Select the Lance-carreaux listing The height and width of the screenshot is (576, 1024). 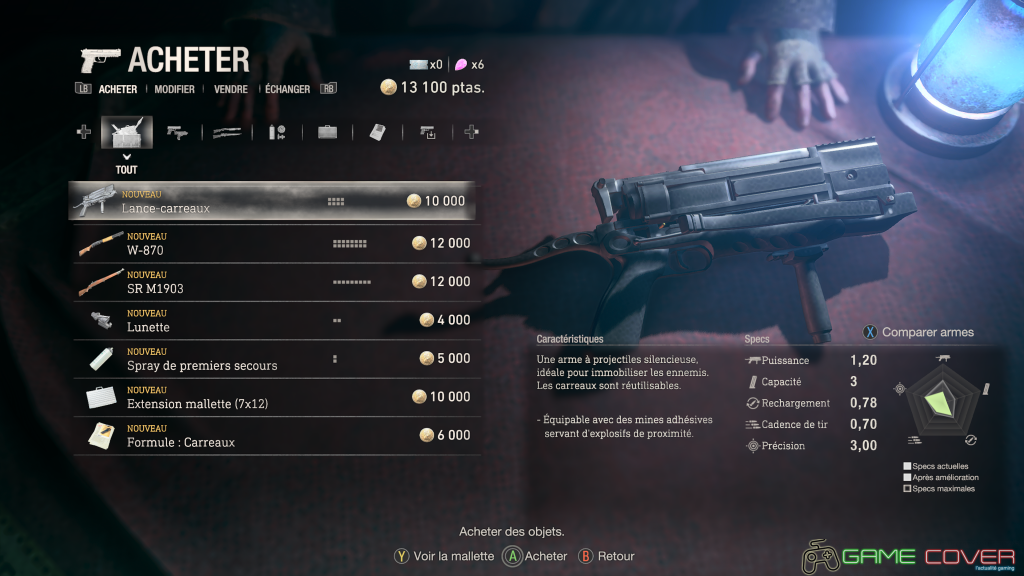coord(272,201)
